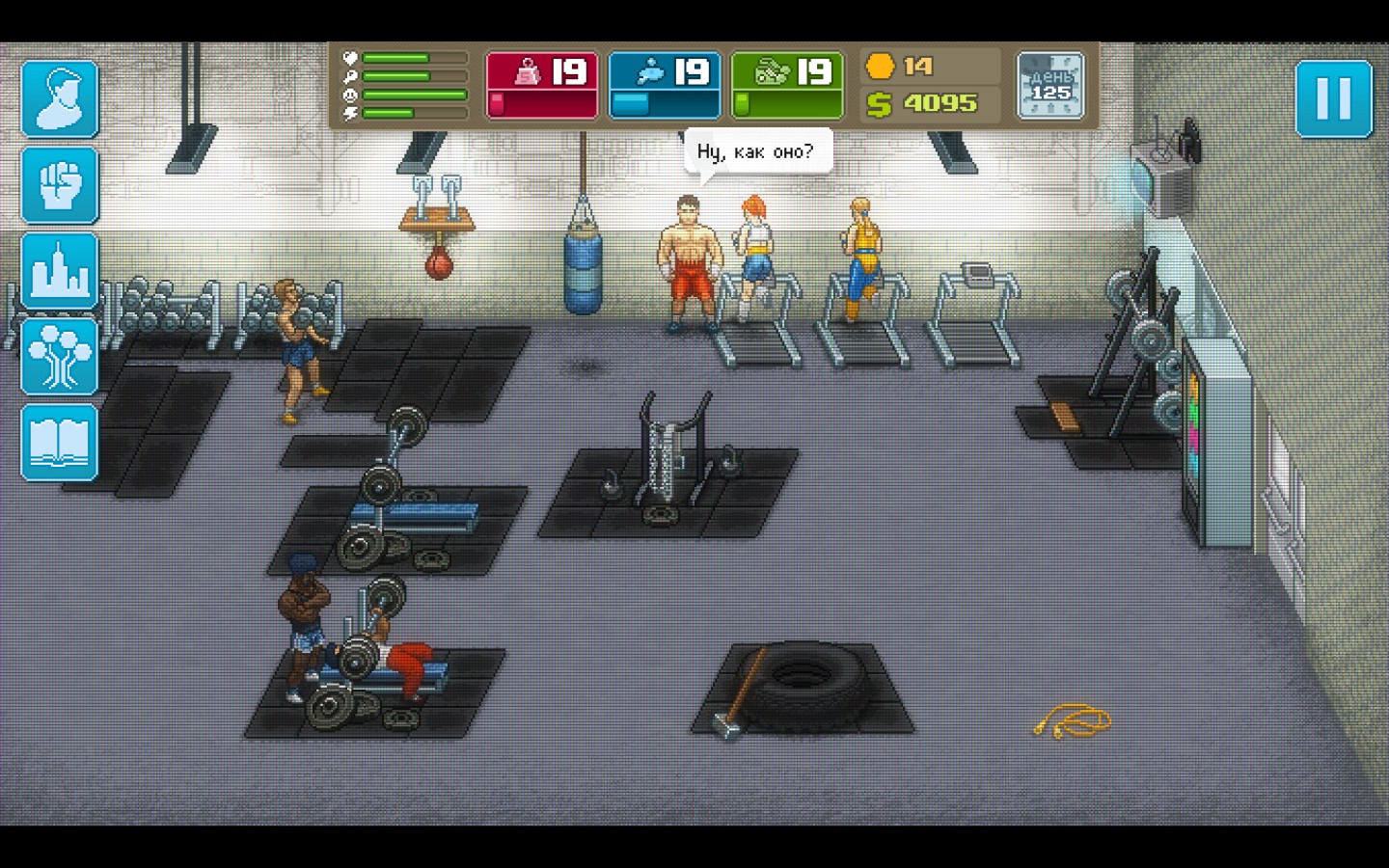Image resolution: width=1389 pixels, height=868 pixels.
Task: Open the fighting skills menu via fist icon
Action: (59, 184)
